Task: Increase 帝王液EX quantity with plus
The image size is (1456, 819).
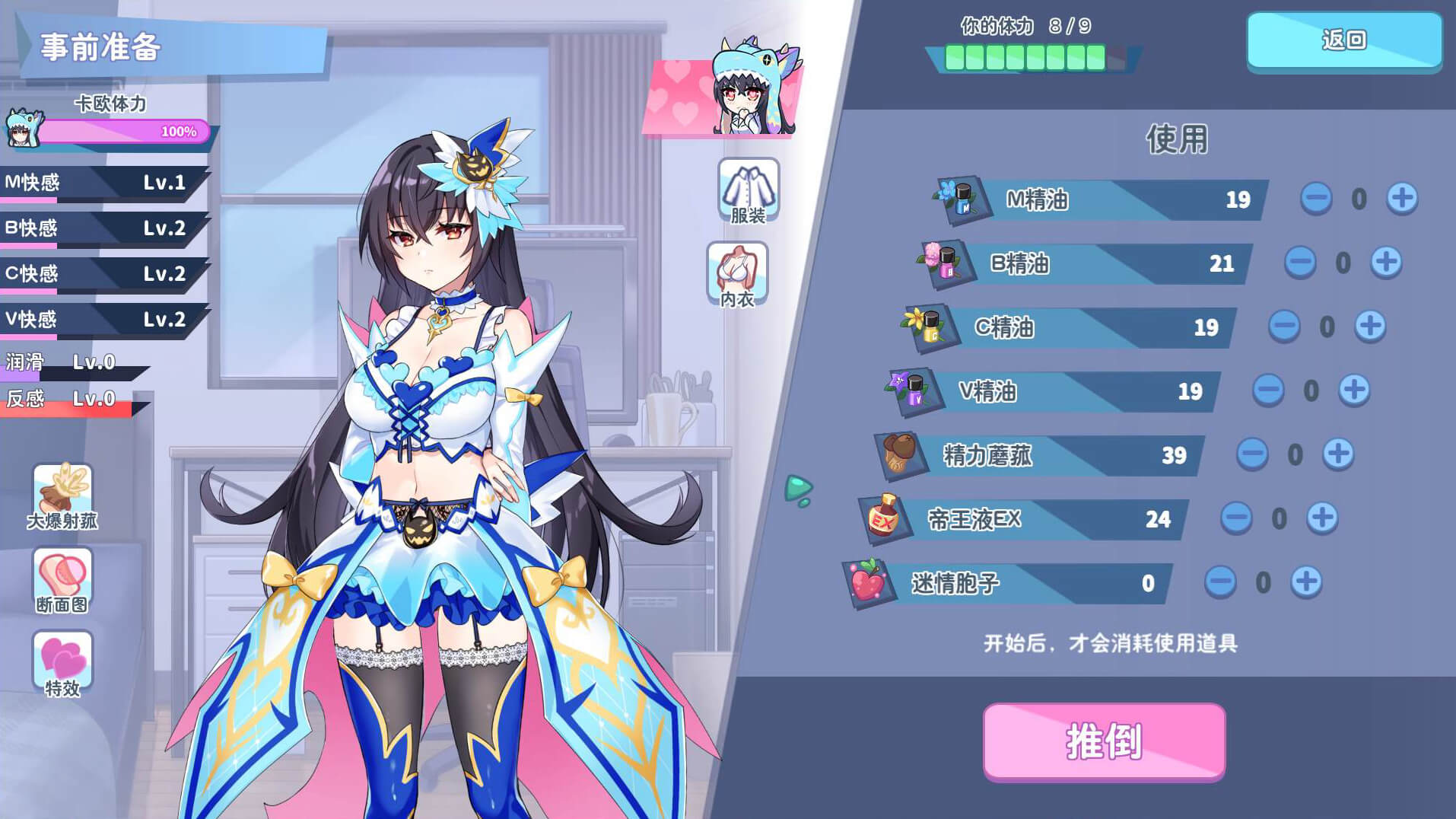Action: (1321, 518)
